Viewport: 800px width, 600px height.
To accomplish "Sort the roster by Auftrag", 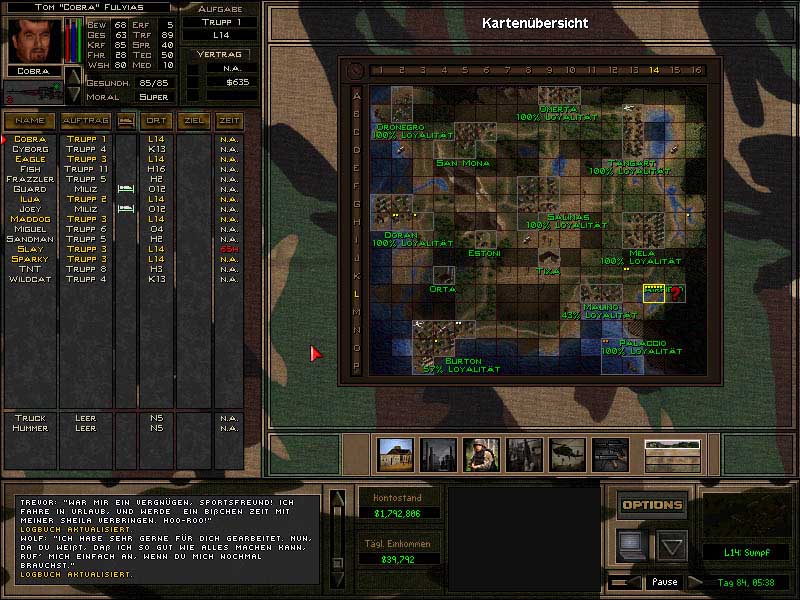I will (x=85, y=121).
